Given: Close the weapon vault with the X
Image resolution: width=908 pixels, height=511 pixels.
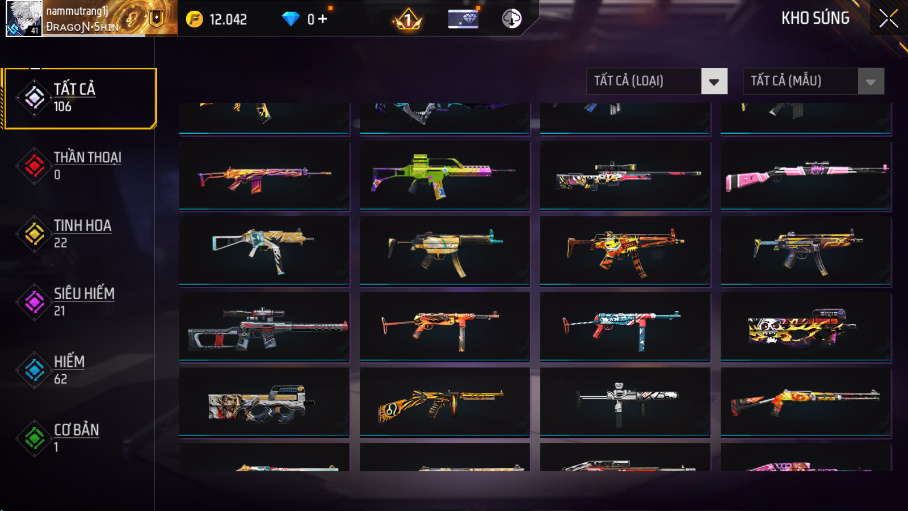Looking at the screenshot, I should click(888, 18).
